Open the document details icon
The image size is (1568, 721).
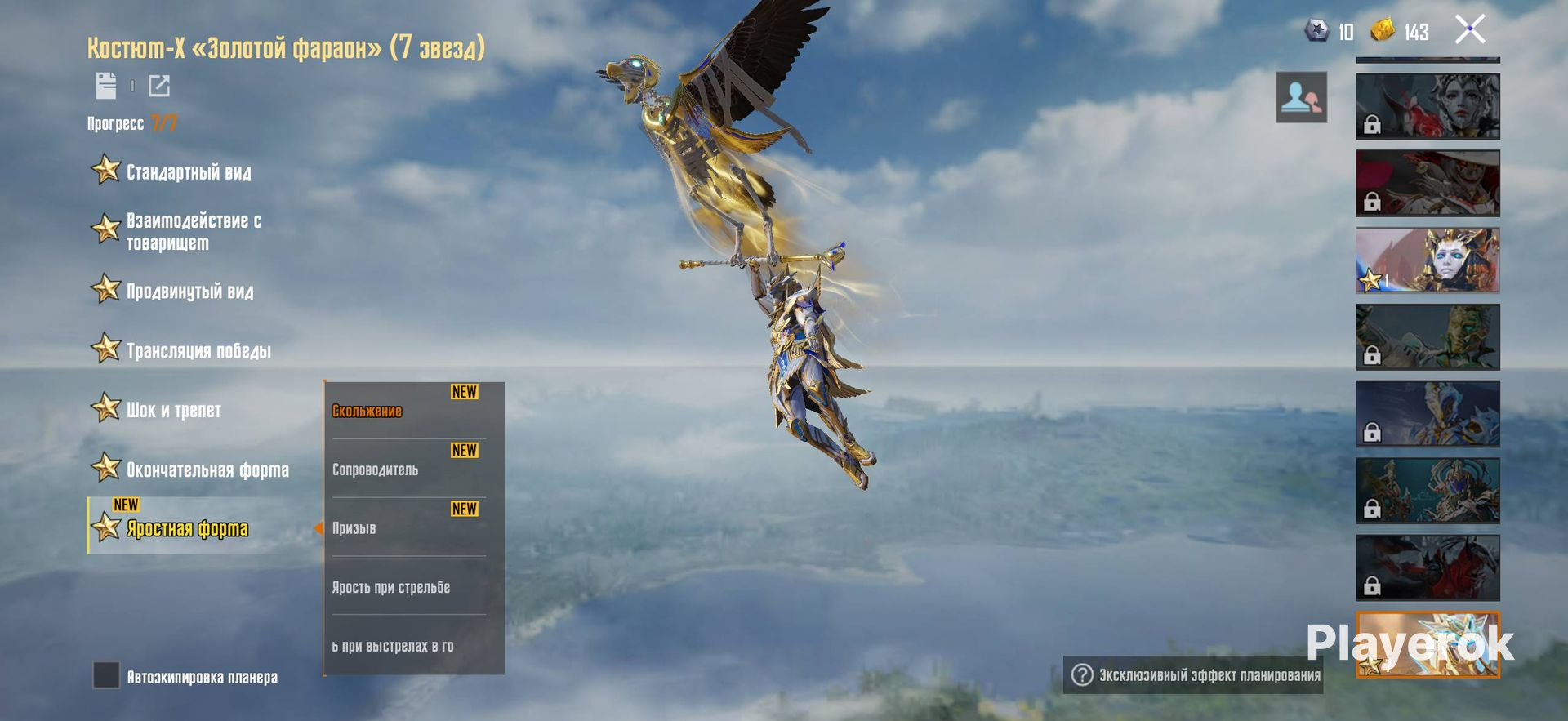click(106, 85)
